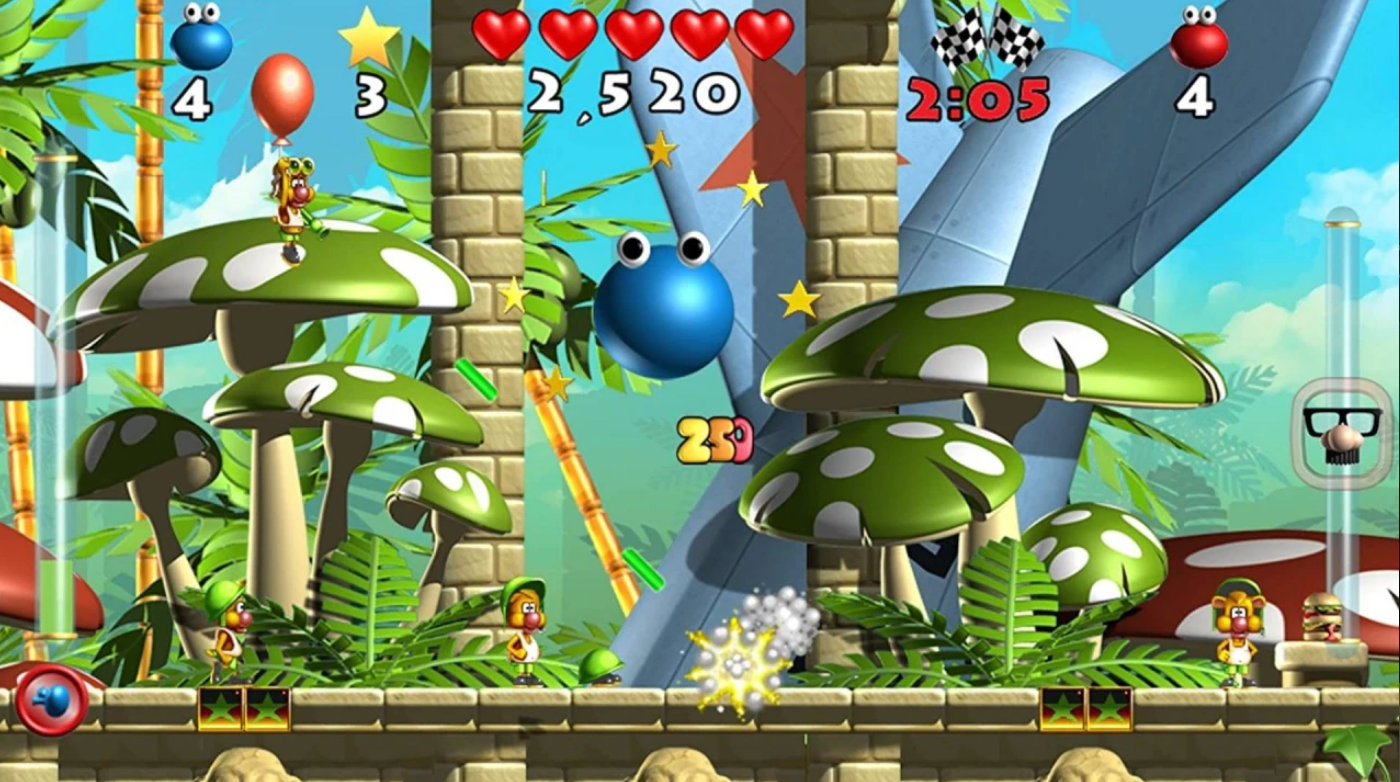Click the blue ball lives icon
The image size is (1400, 782).
click(201, 38)
